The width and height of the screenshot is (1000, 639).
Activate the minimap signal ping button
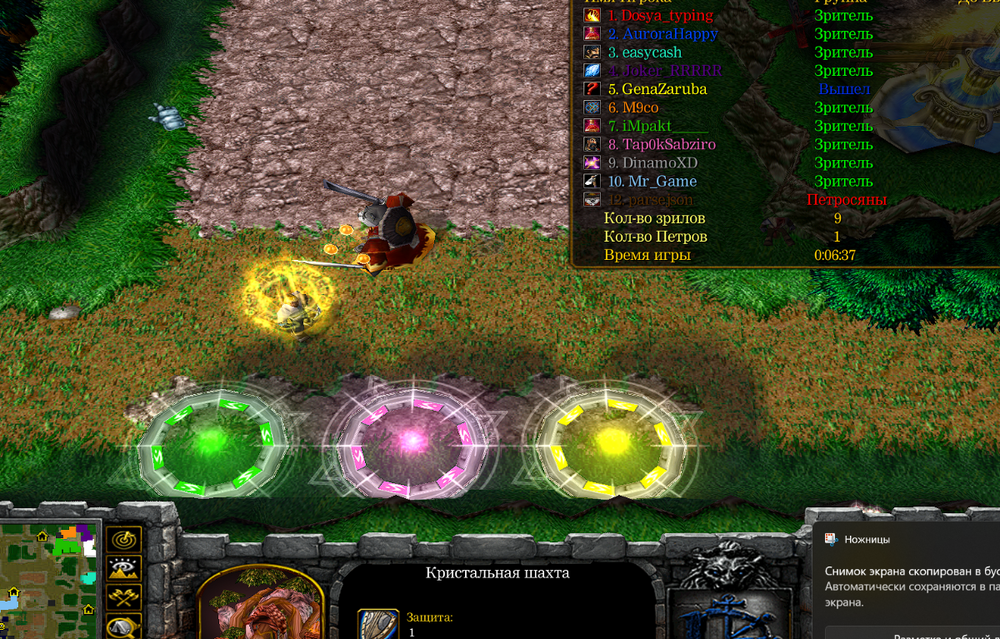coord(123,540)
